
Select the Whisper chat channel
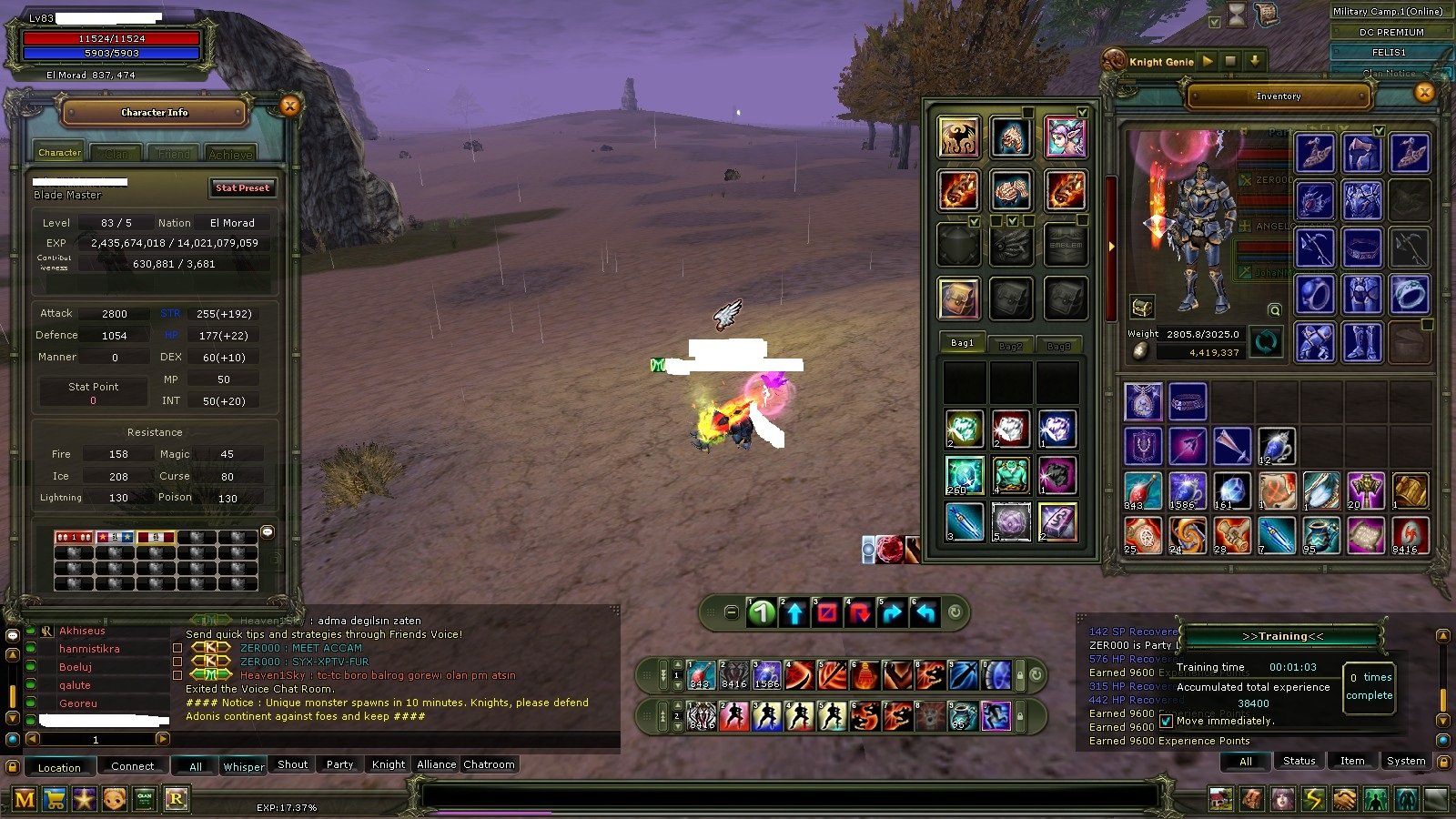244,766
